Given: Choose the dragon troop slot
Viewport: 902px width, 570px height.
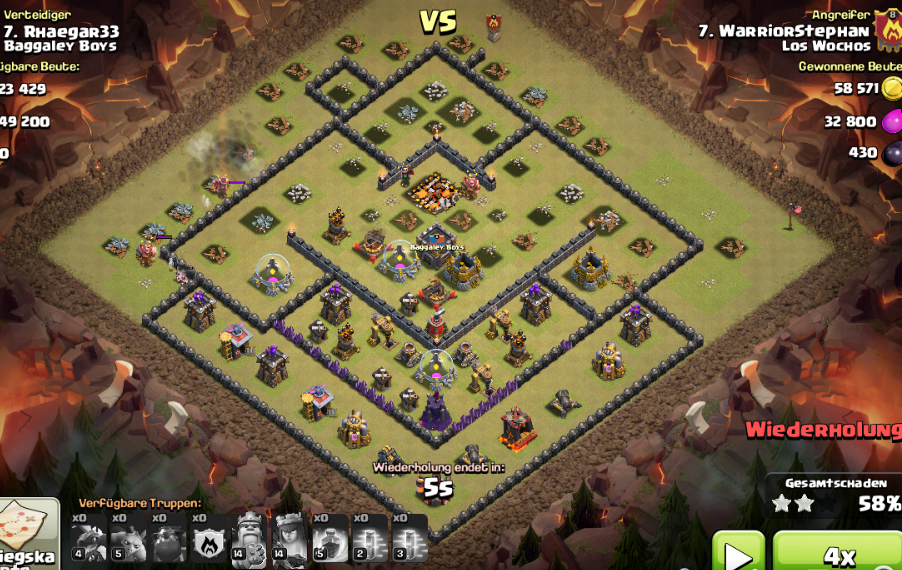Looking at the screenshot, I should click(88, 538).
